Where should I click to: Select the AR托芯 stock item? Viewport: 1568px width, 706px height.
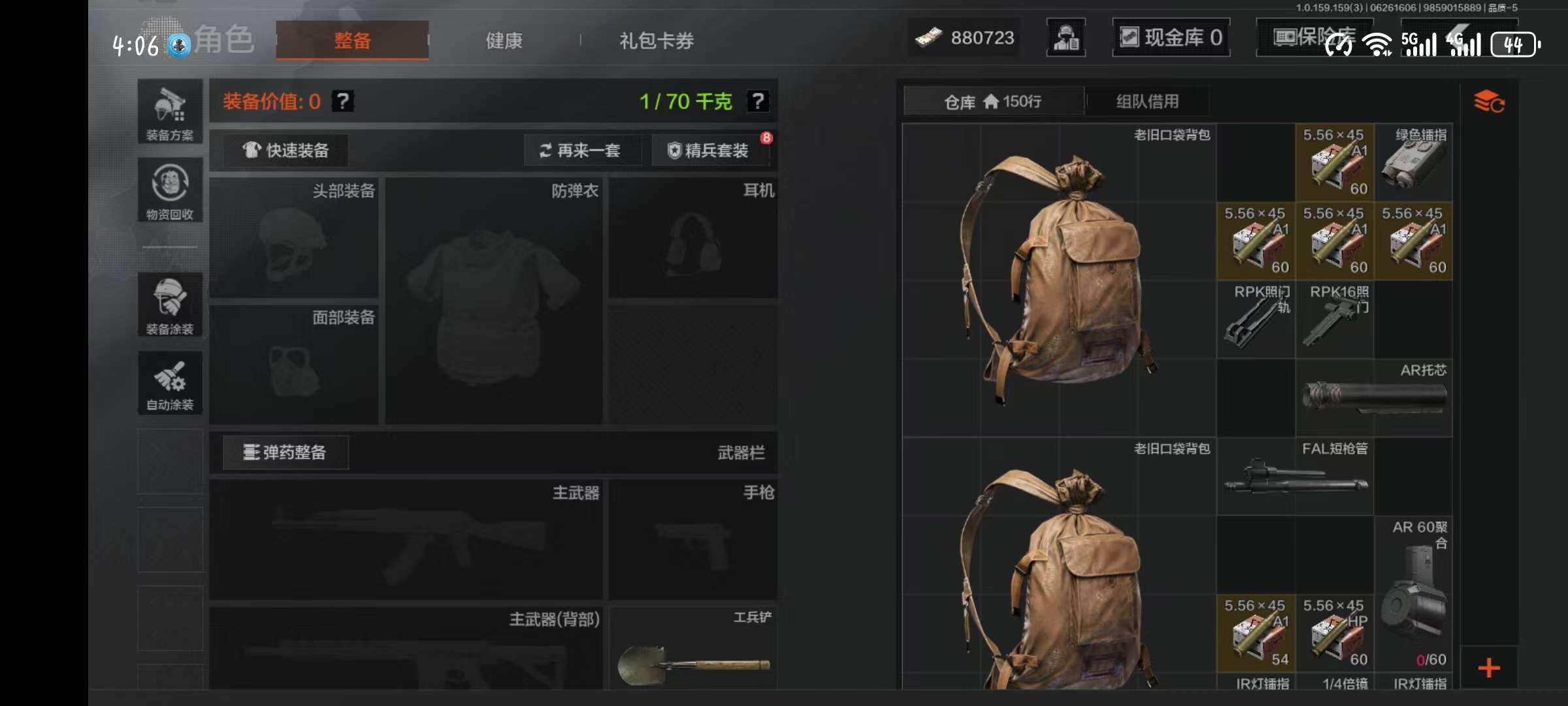1374,397
